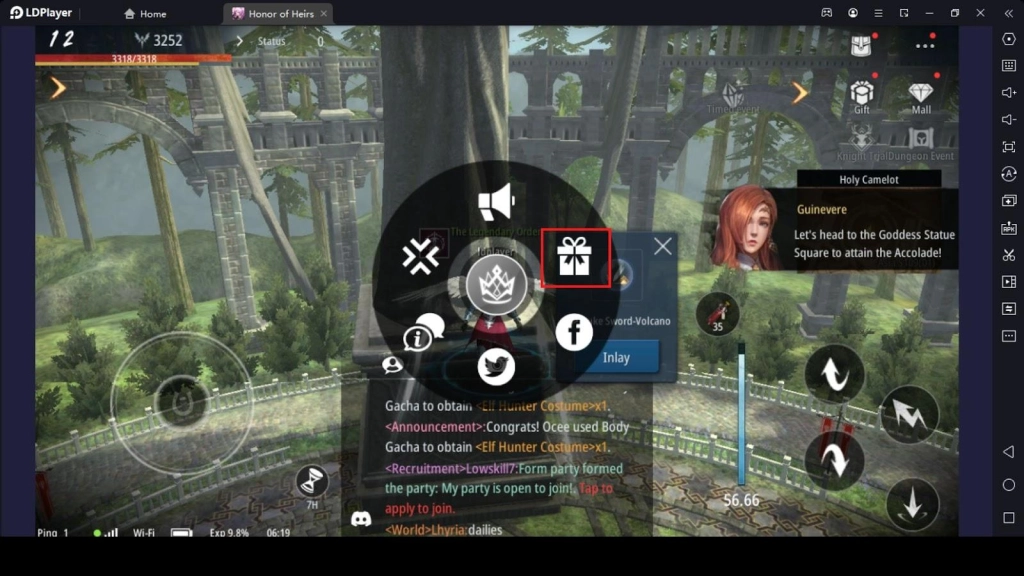
Task: Activate the hourglass 7H icon
Action: point(313,483)
